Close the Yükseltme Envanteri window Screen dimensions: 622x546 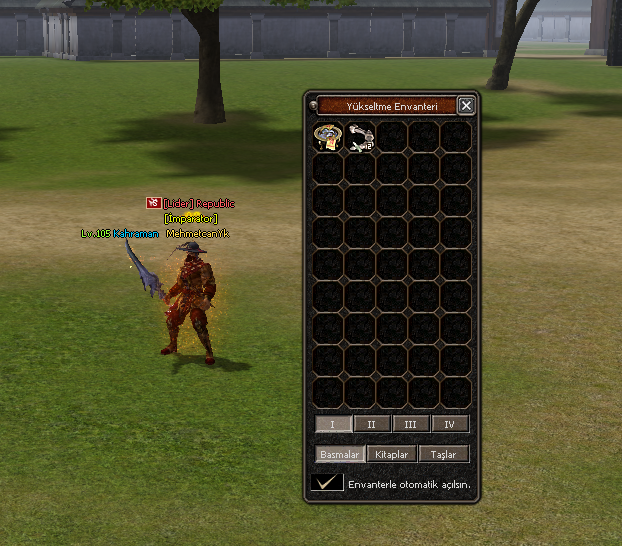point(466,105)
